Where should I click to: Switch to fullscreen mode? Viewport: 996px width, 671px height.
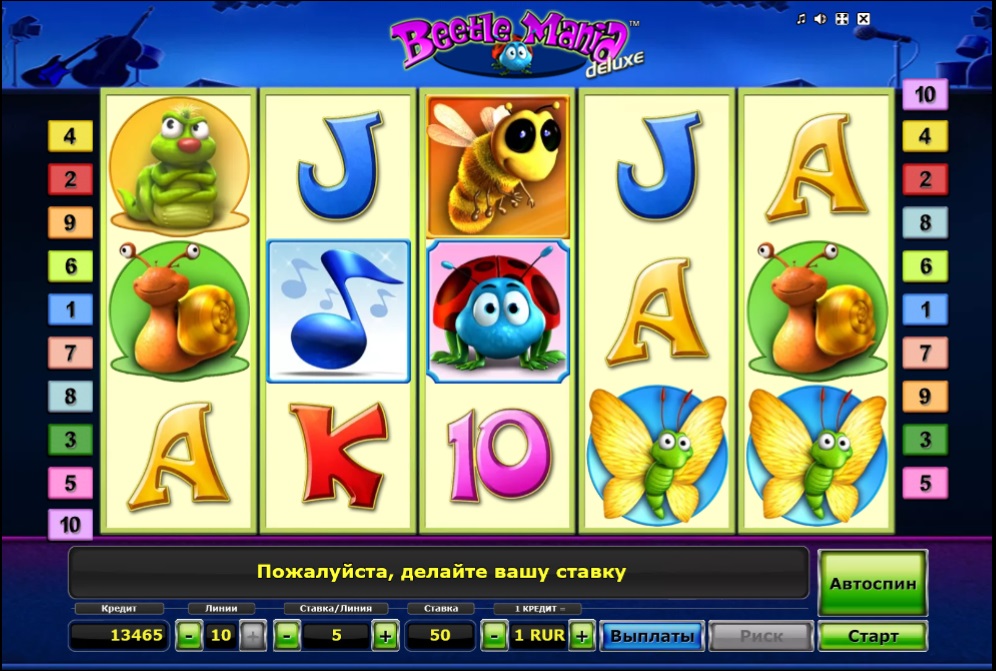842,19
